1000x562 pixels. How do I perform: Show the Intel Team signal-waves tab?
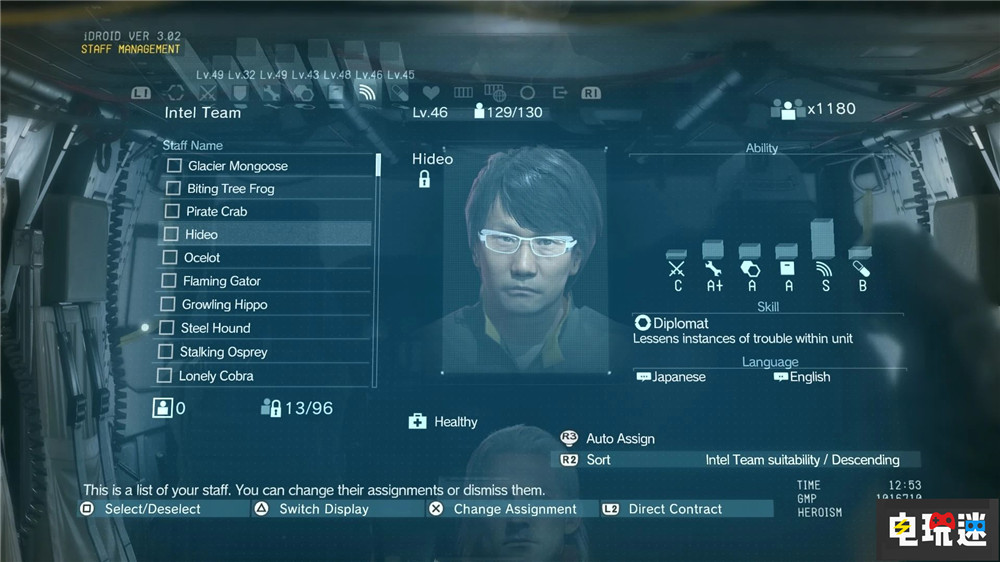[x=367, y=93]
